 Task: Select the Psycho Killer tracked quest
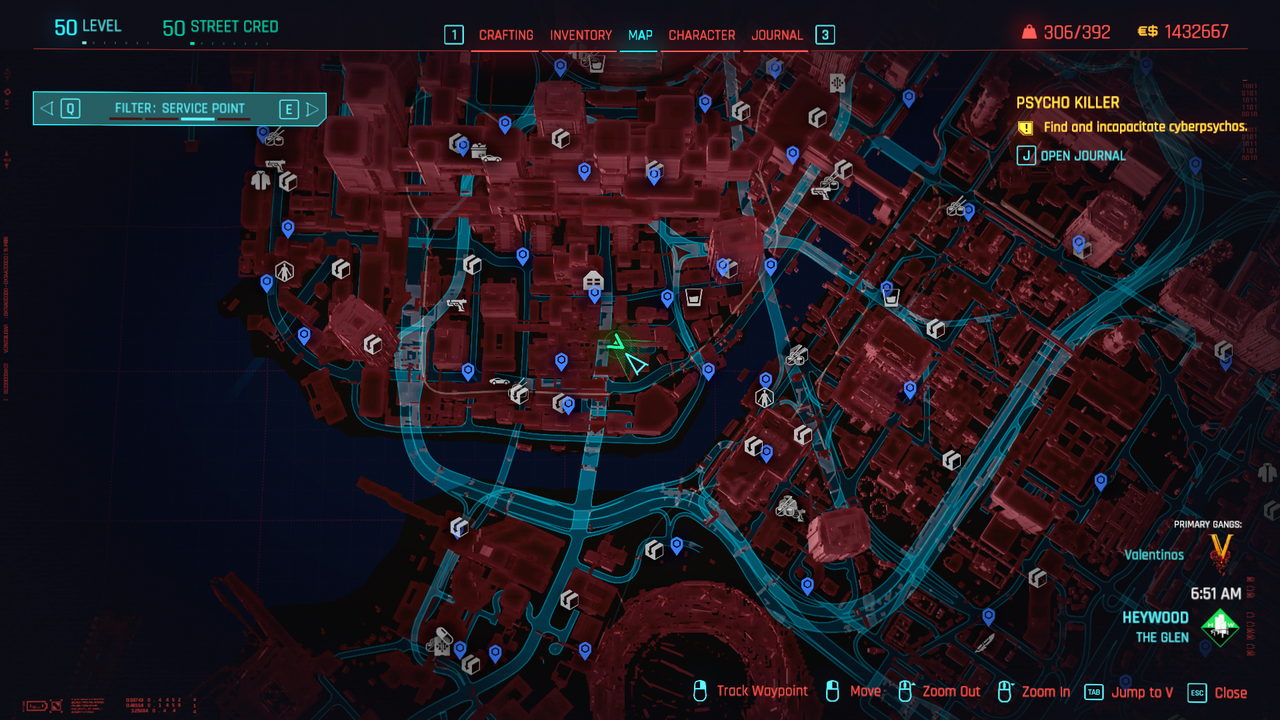[1067, 102]
